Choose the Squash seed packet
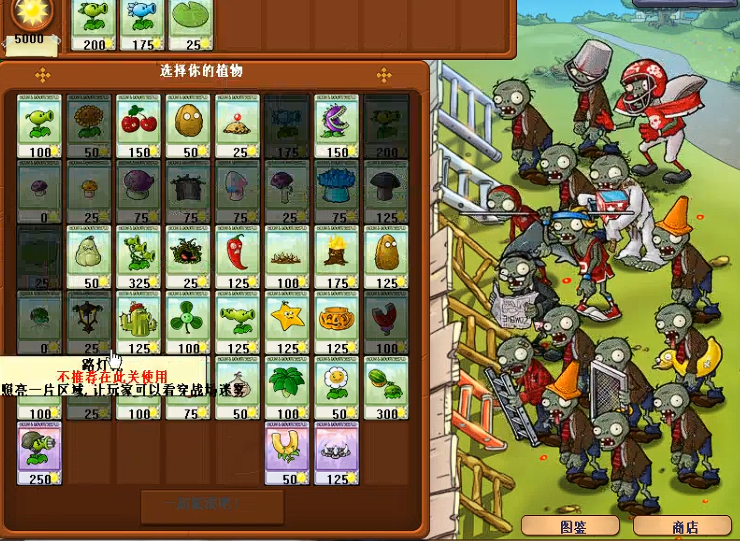 coord(89,257)
